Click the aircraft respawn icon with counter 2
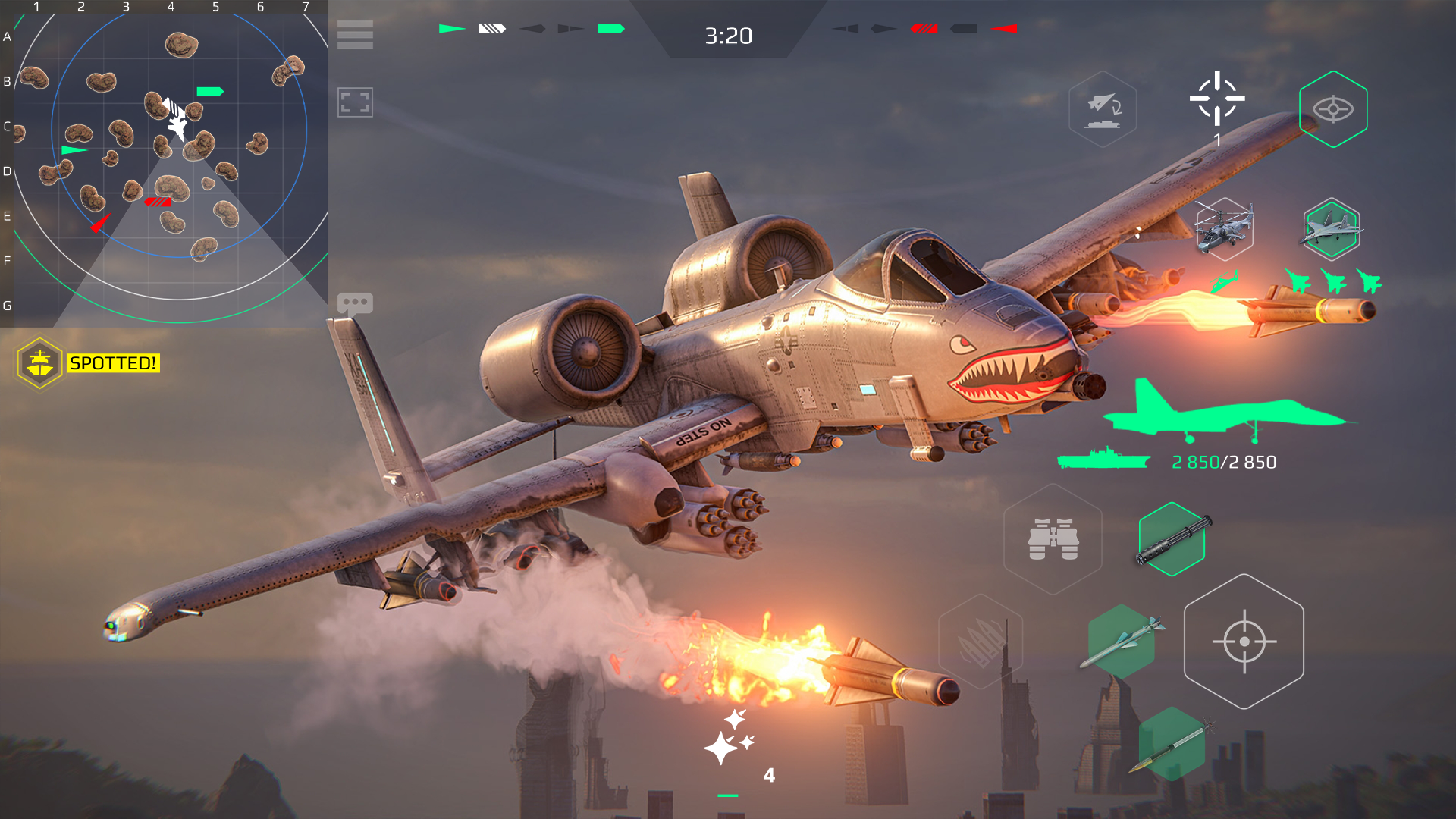Screen dimensions: 1456x819 [1103, 110]
